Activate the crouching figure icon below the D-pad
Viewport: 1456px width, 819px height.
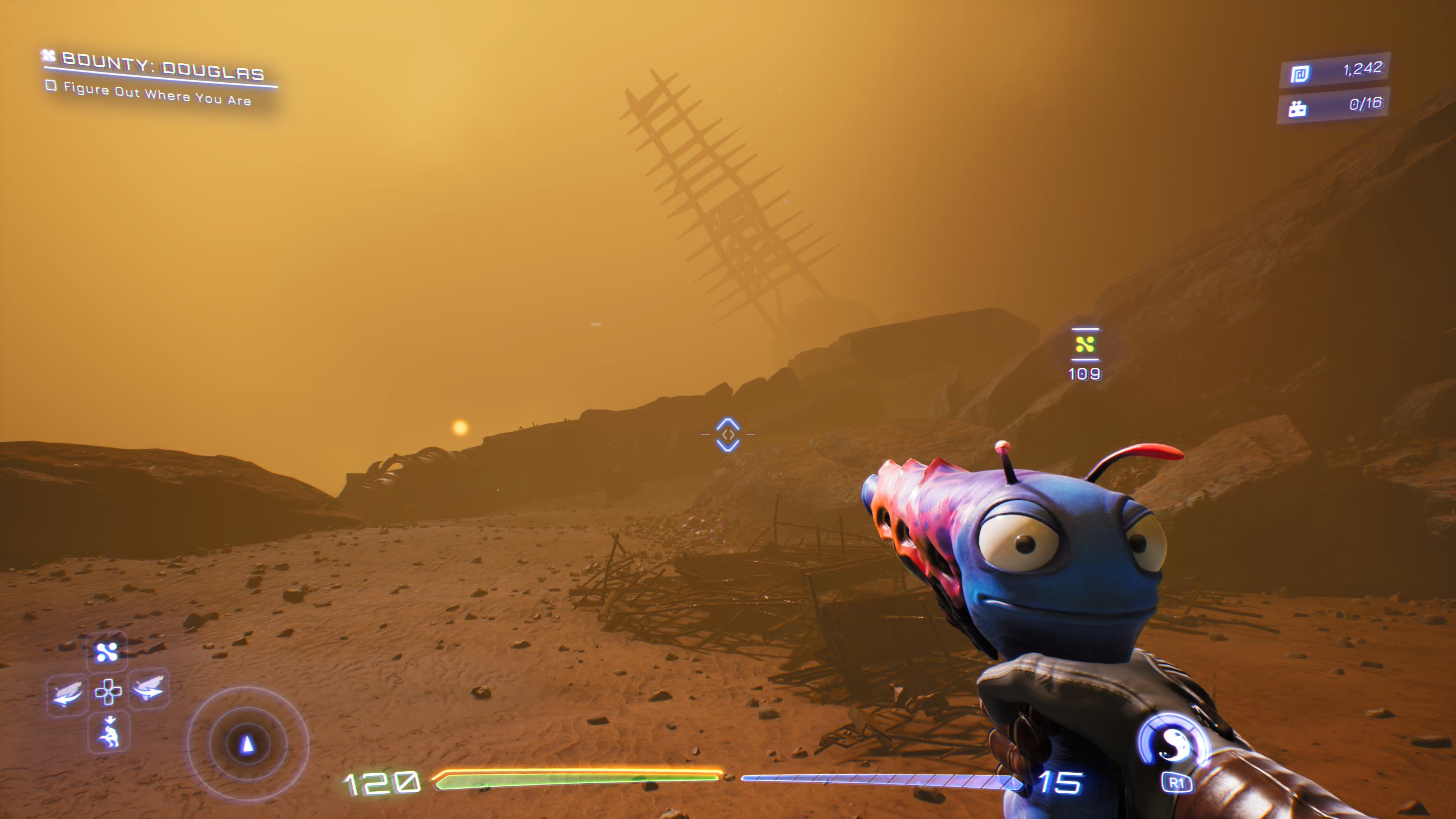[109, 733]
